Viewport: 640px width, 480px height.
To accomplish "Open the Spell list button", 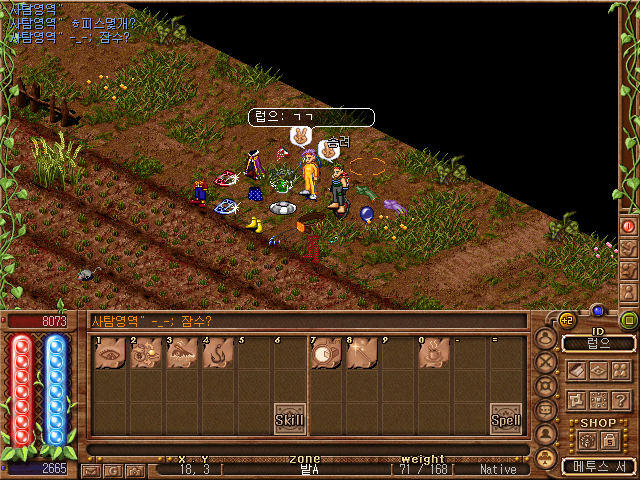I will coord(505,420).
